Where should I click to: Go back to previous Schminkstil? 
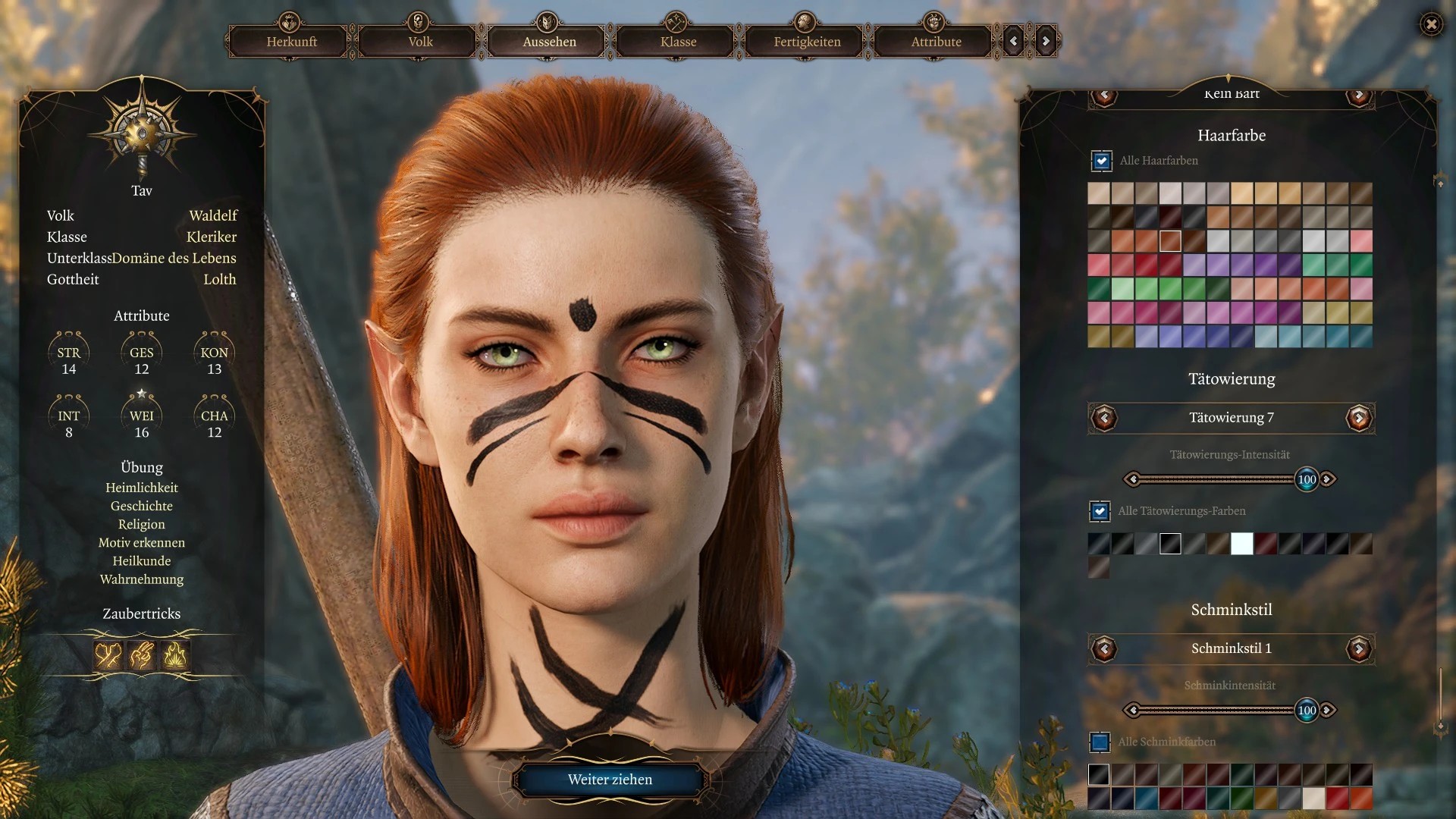[1104, 648]
